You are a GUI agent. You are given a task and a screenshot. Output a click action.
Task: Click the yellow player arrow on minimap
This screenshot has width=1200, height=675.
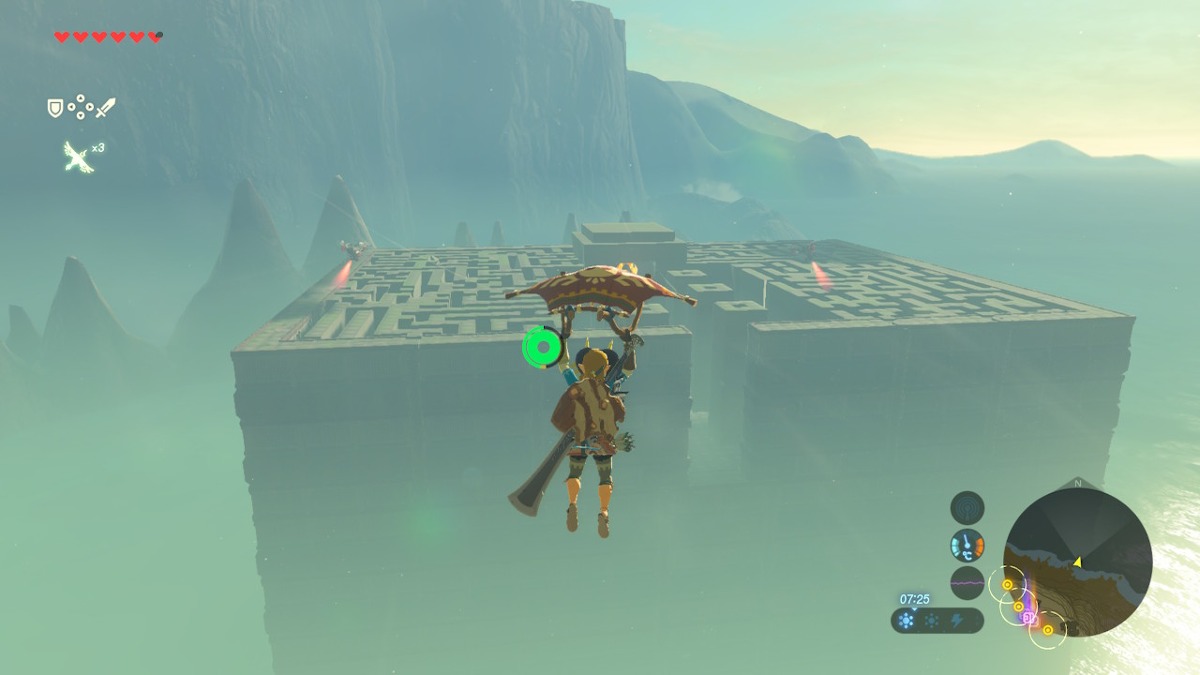[x=1078, y=562]
